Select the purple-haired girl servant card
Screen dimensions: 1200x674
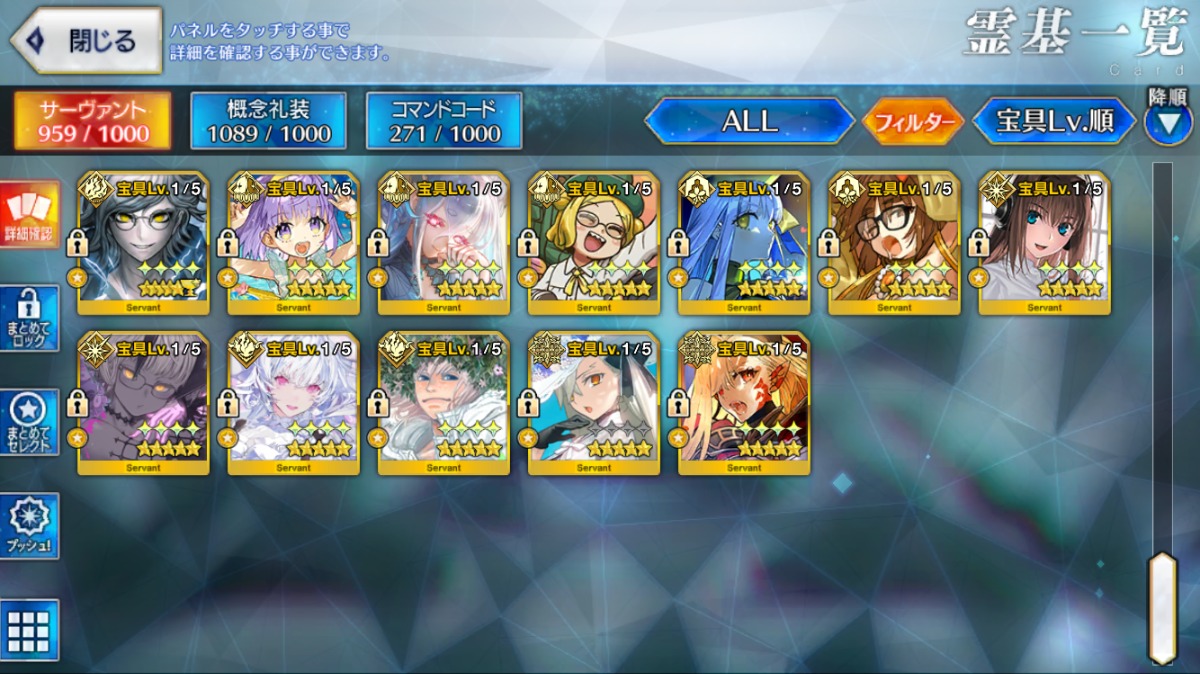tap(293, 243)
